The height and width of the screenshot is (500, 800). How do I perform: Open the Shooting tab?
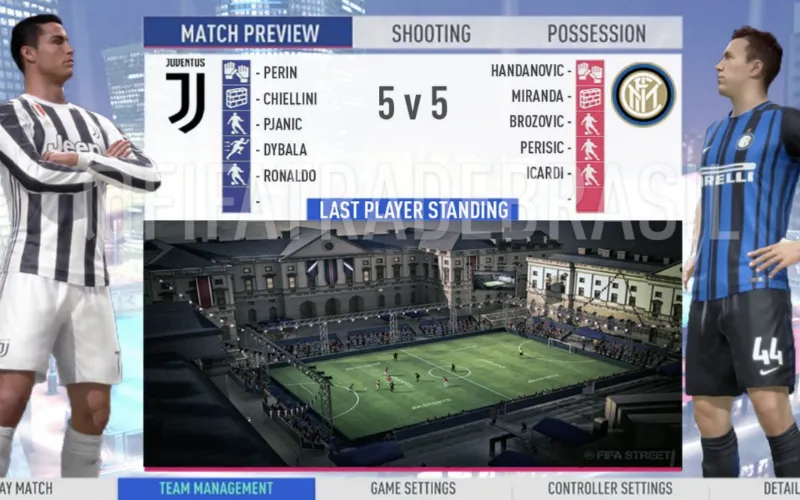431,33
